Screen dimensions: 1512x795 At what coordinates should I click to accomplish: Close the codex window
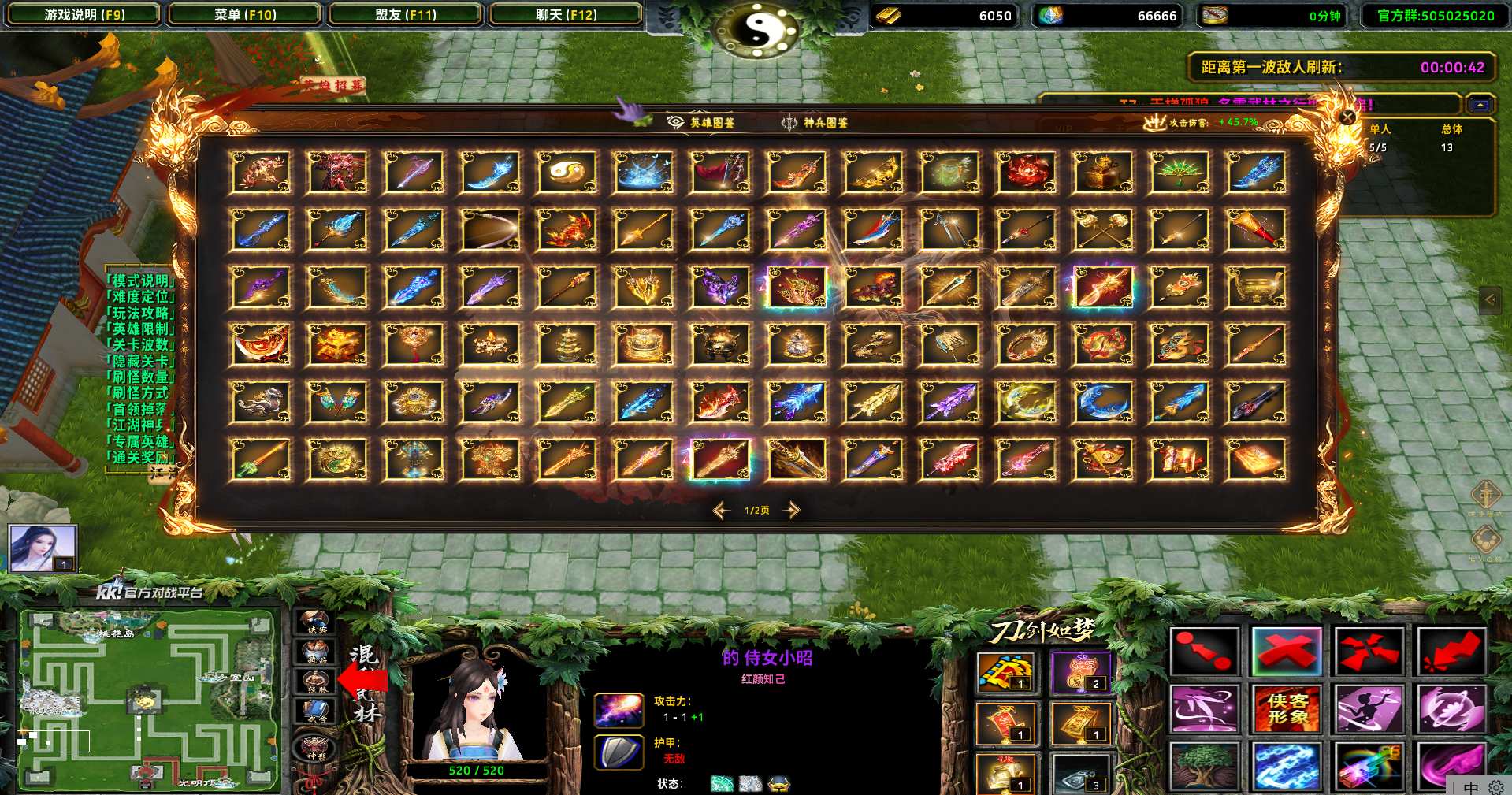click(1347, 117)
